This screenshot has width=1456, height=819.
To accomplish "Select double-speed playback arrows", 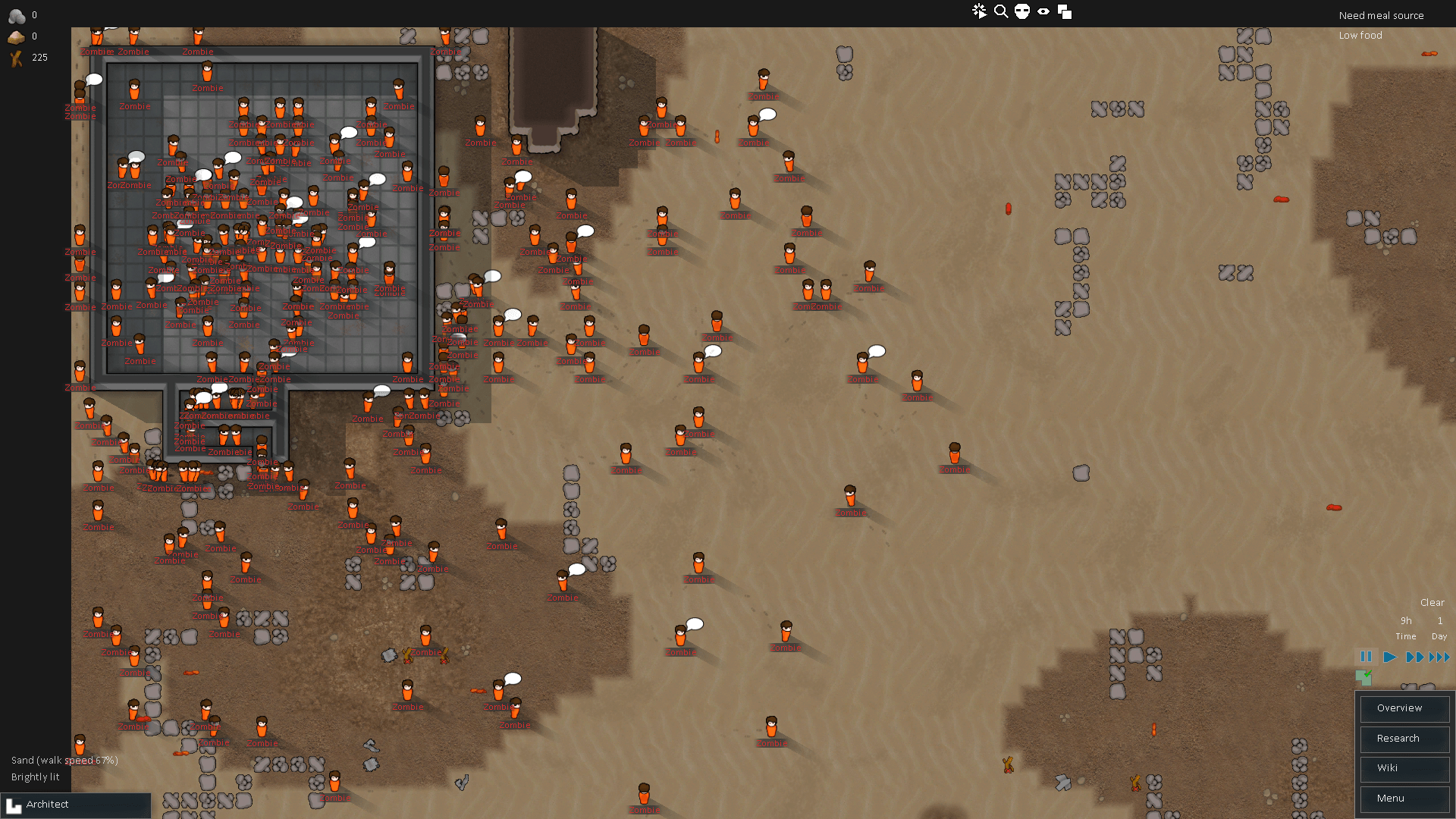I will pos(1417,657).
